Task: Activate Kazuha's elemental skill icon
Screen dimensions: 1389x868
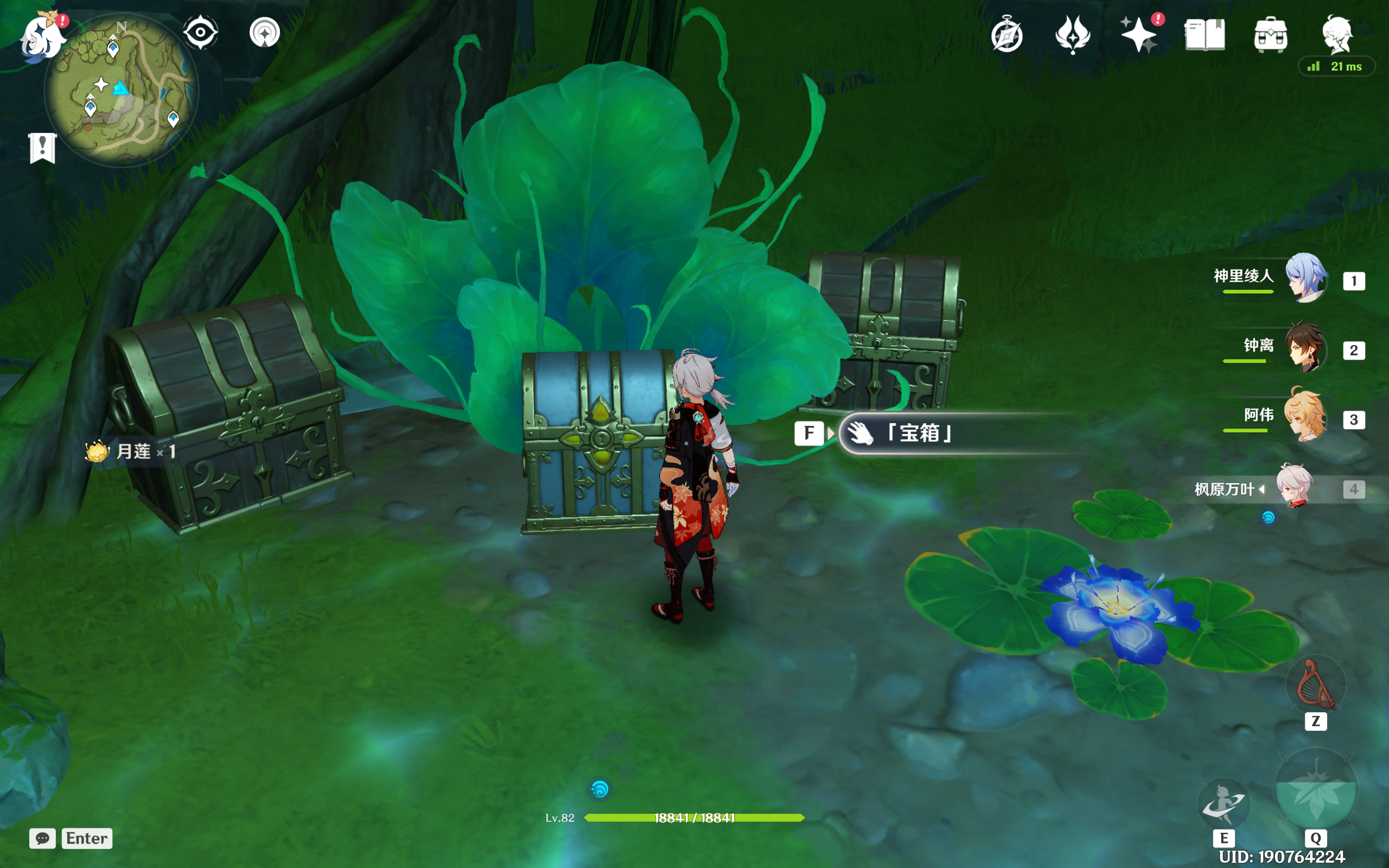Action: point(1223,803)
